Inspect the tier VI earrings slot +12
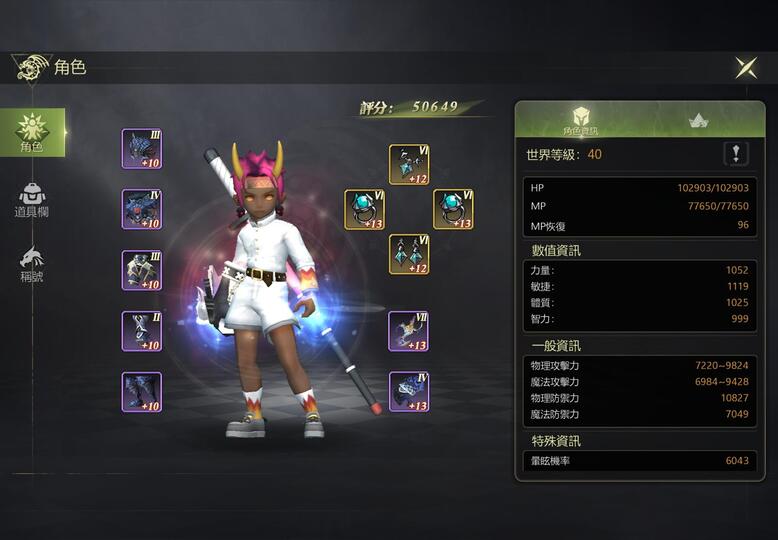The image size is (778, 540). tap(409, 255)
